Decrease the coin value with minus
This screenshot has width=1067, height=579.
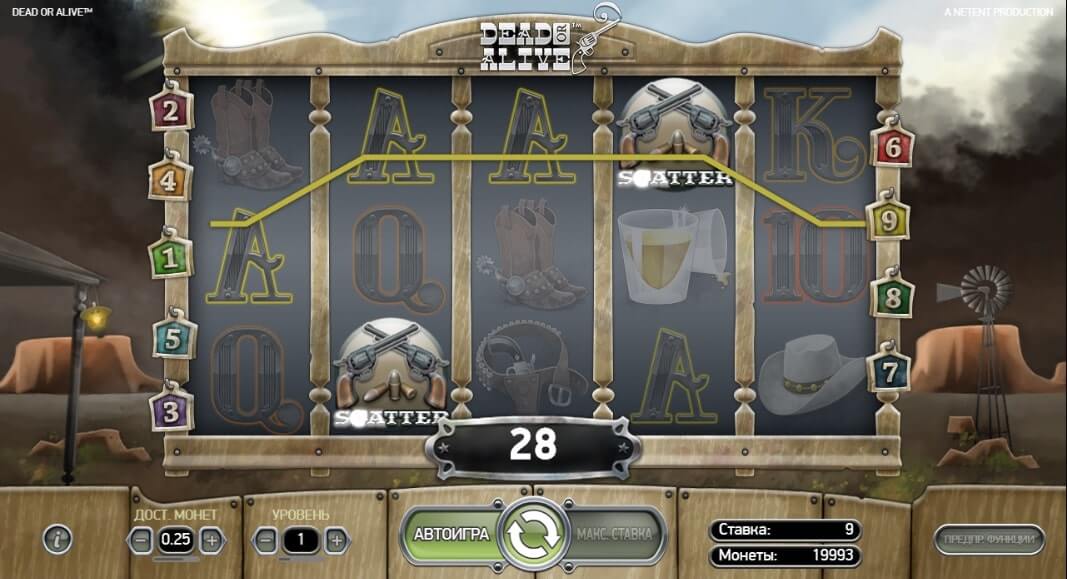pyautogui.click(x=142, y=540)
